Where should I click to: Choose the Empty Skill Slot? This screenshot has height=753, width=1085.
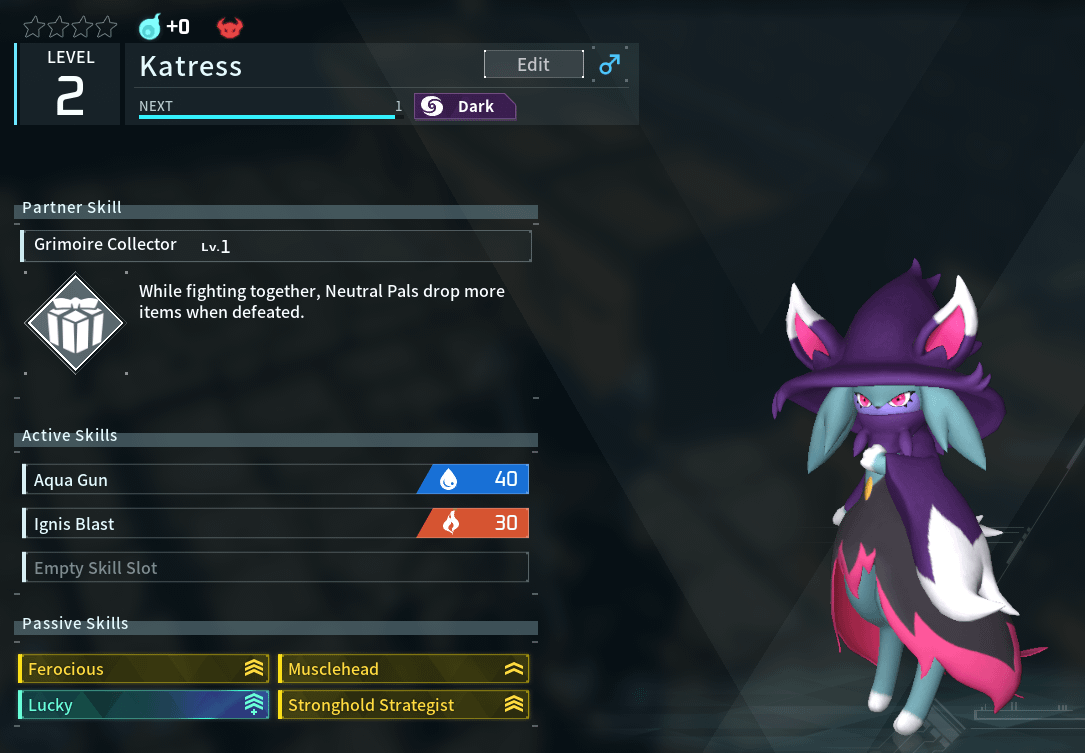tap(275, 568)
